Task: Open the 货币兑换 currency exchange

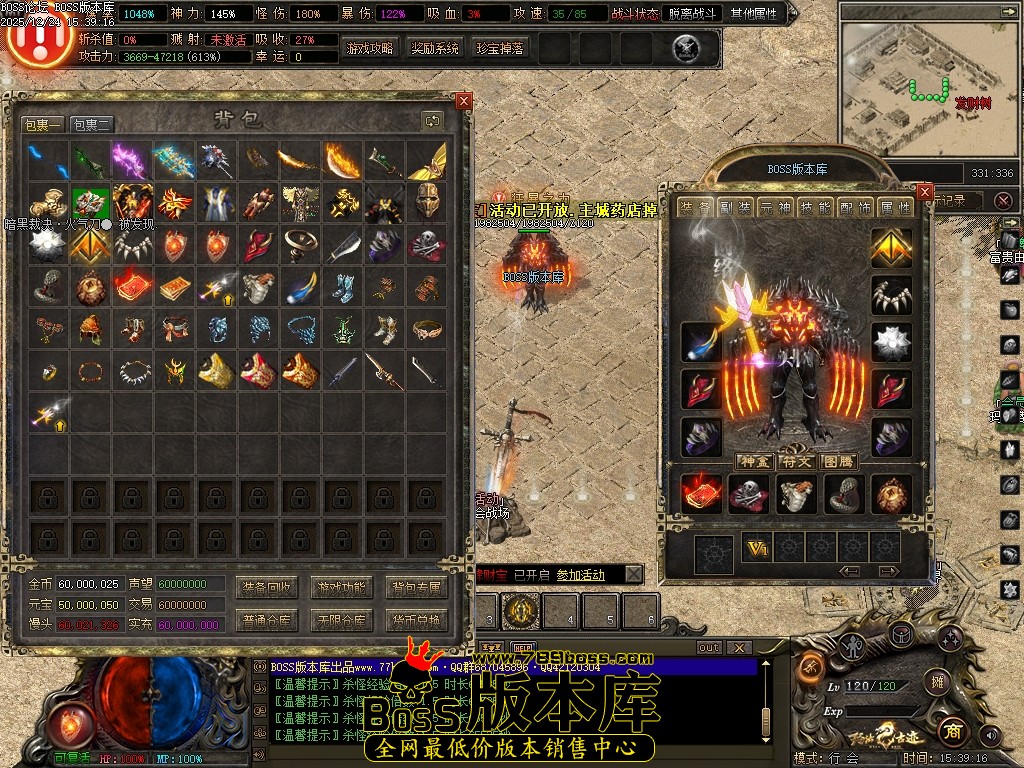Action: tap(416, 620)
